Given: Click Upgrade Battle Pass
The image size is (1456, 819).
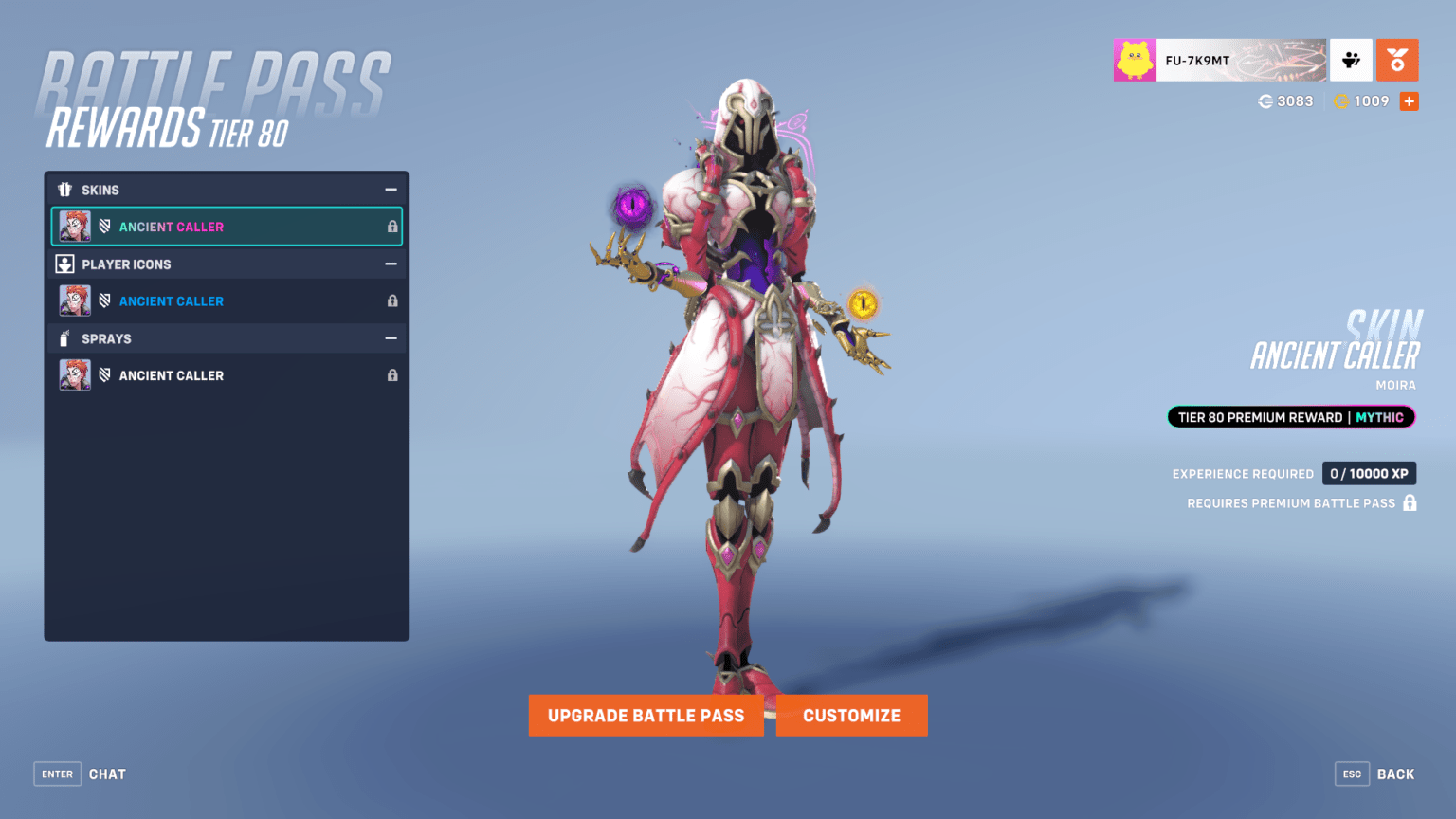Looking at the screenshot, I should coord(646,716).
